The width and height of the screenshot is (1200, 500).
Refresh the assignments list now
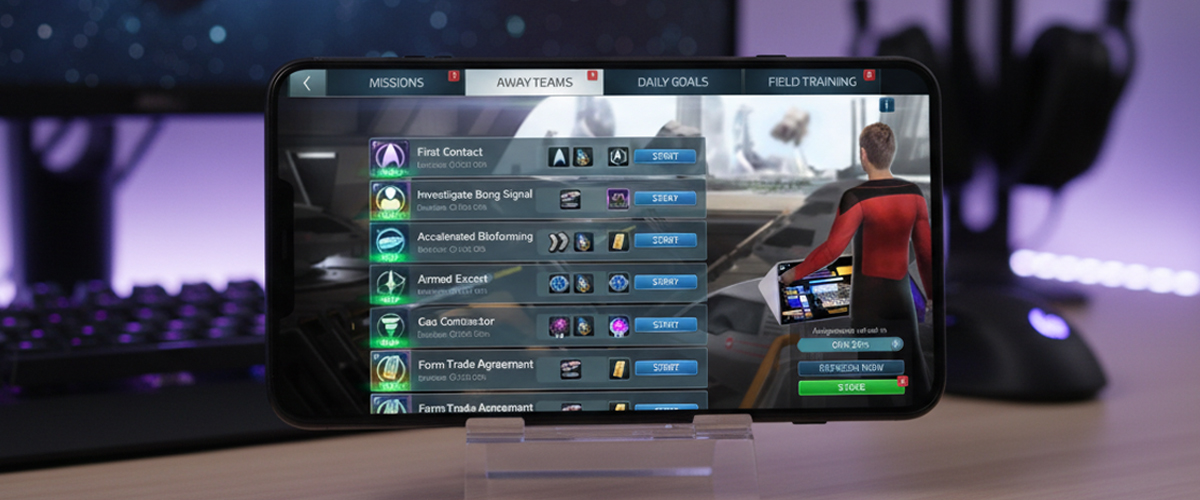pyautogui.click(x=850, y=367)
